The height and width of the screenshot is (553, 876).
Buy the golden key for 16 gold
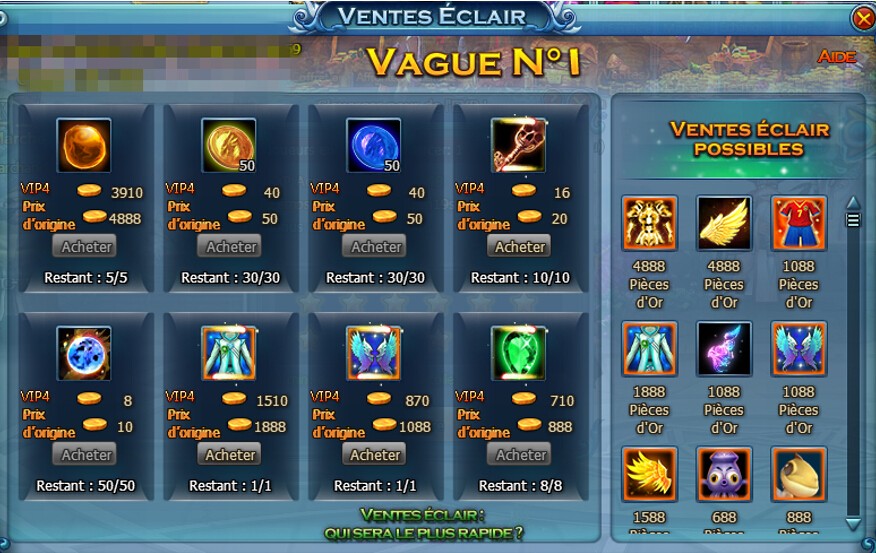[x=520, y=246]
